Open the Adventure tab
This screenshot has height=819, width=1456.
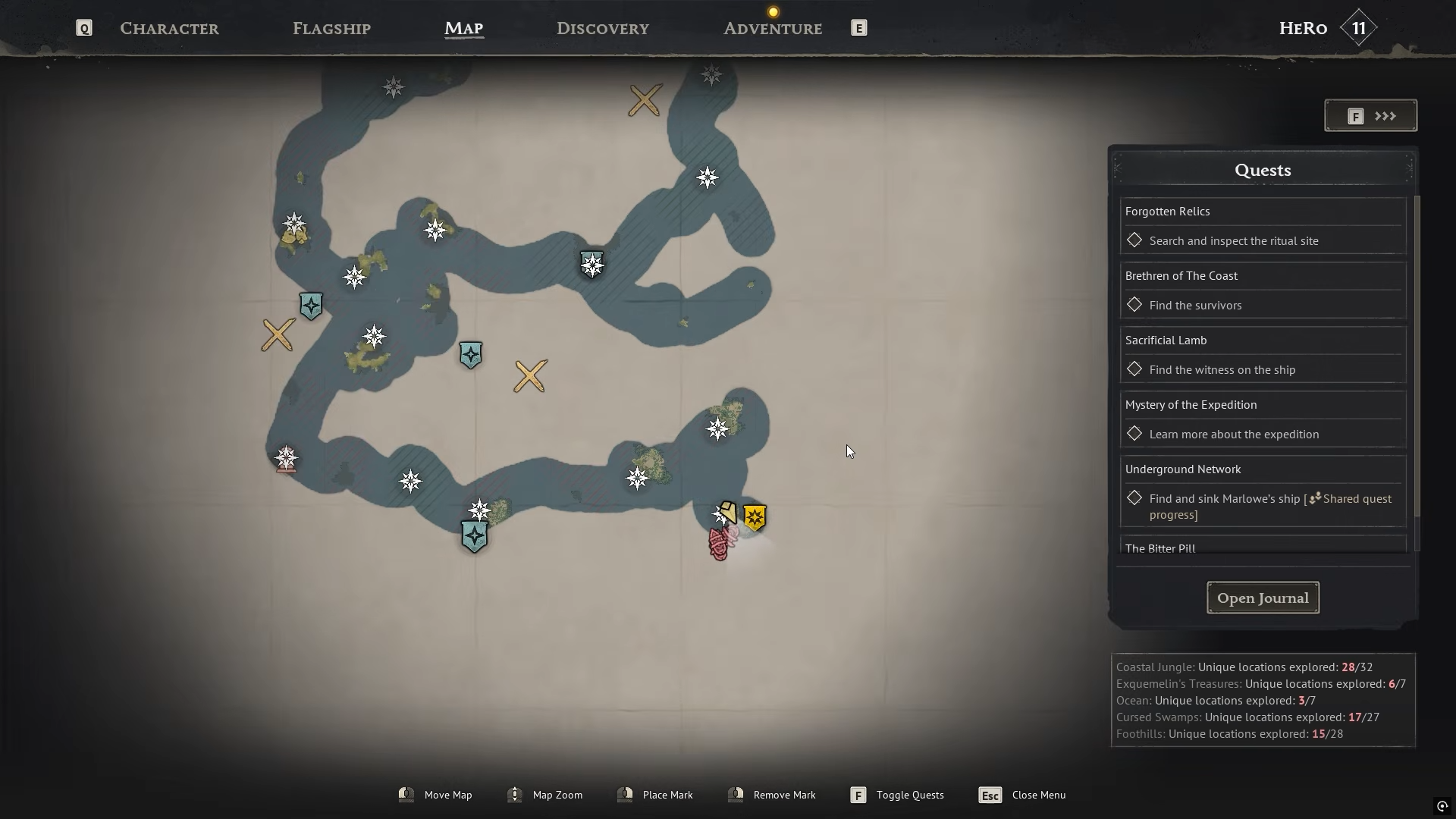click(772, 29)
